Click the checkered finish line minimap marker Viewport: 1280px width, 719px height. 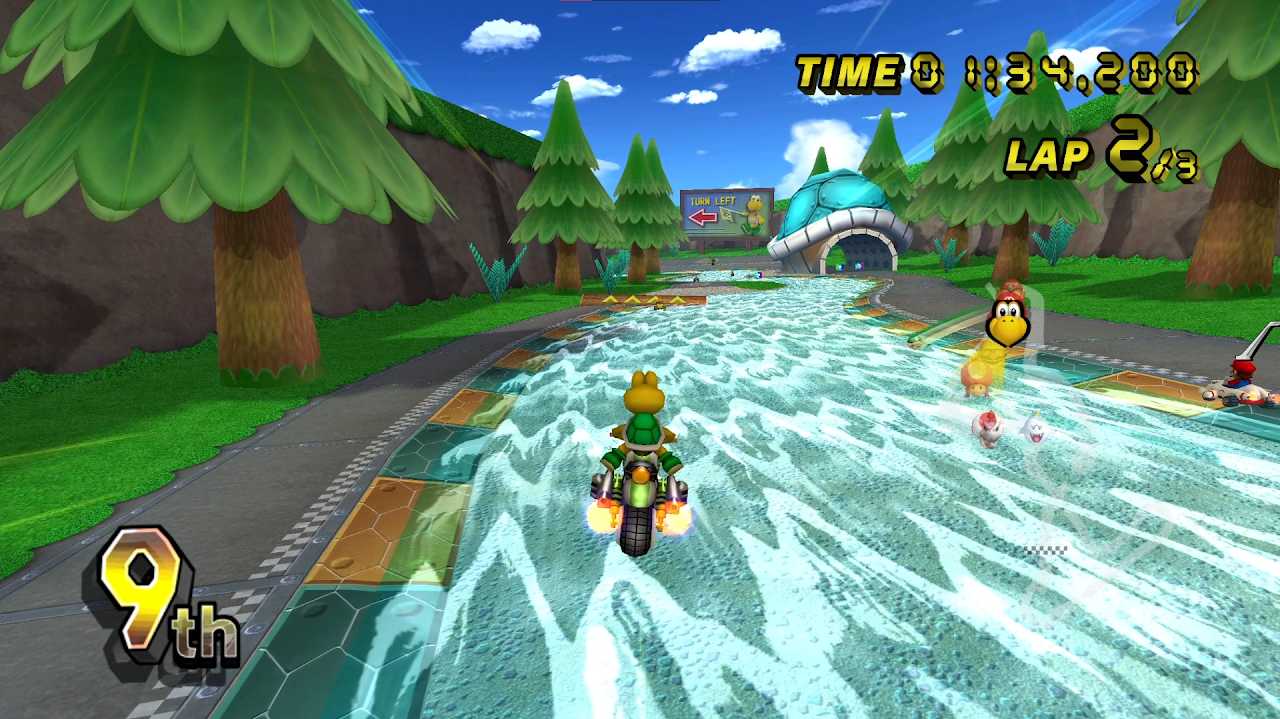click(1045, 549)
